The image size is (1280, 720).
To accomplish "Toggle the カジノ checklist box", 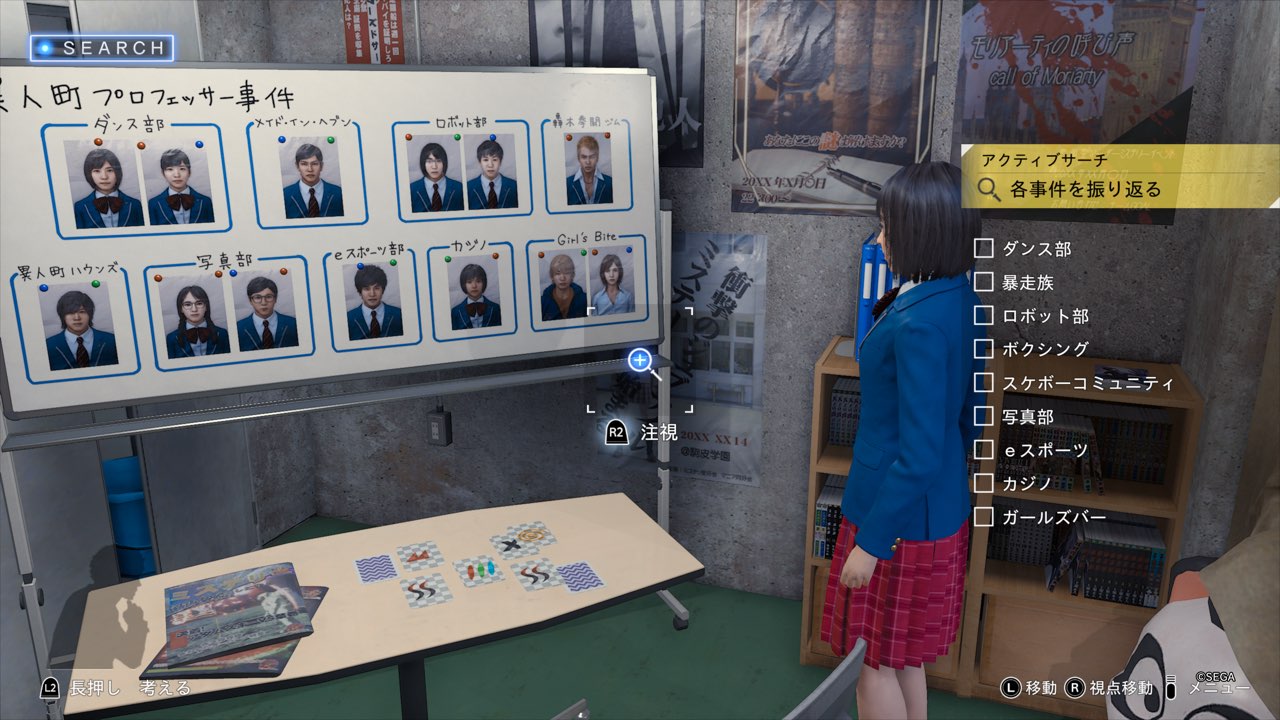I will point(984,484).
